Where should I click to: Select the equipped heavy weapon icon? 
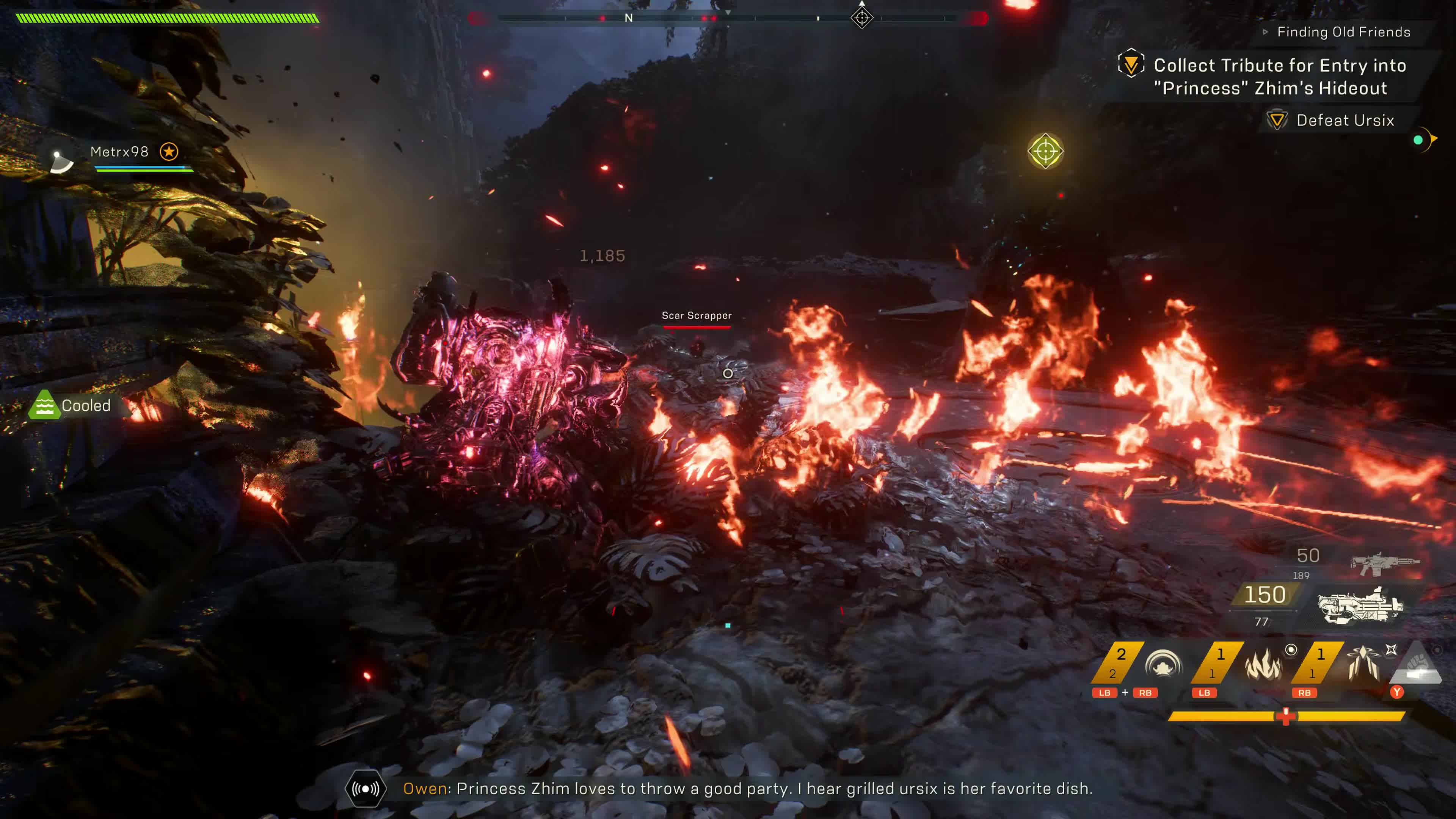1360,606
